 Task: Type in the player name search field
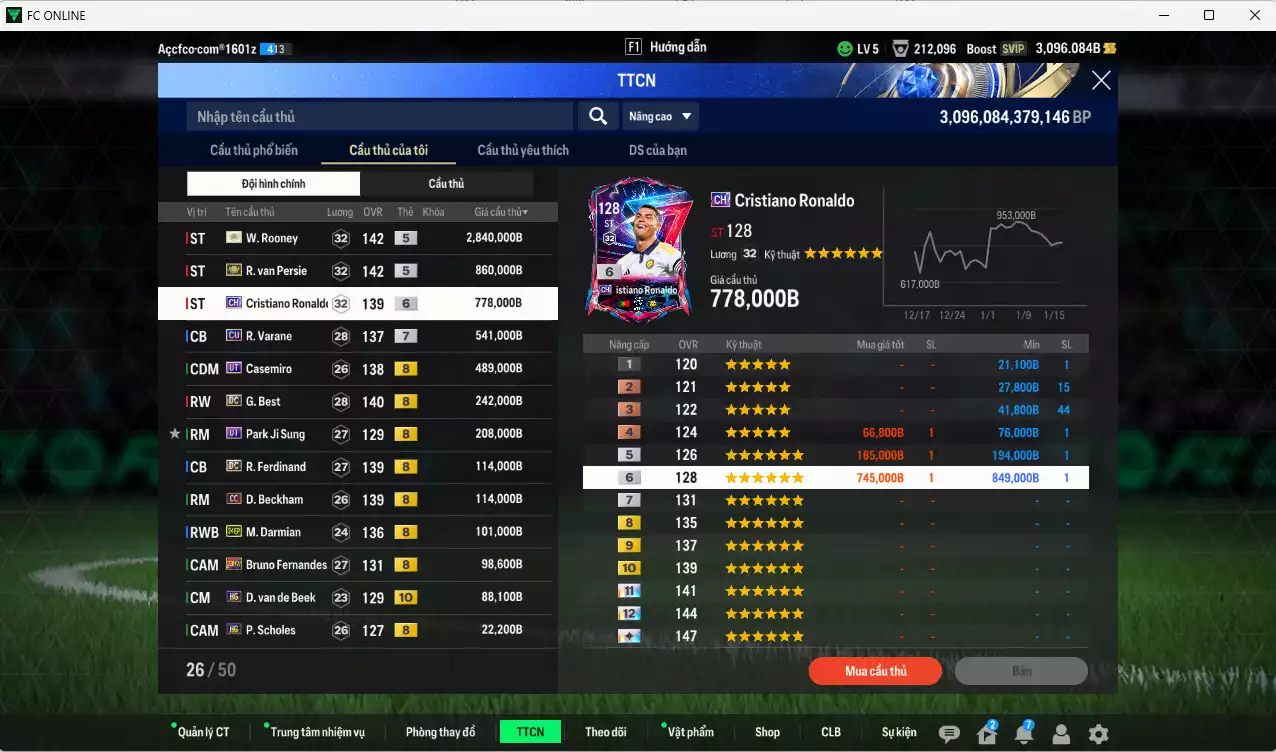click(x=380, y=117)
